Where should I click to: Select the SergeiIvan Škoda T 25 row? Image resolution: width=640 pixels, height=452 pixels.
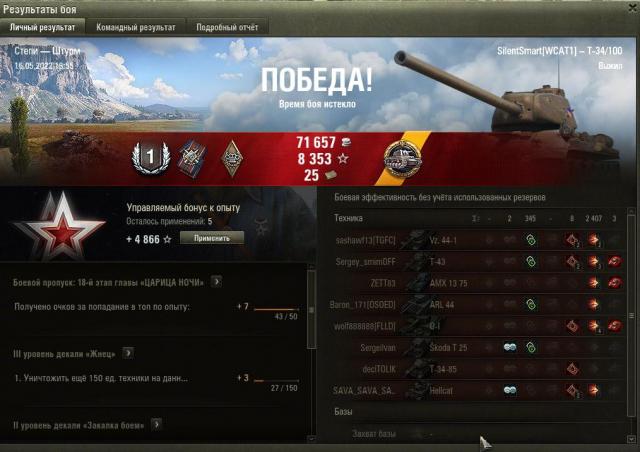click(478, 347)
